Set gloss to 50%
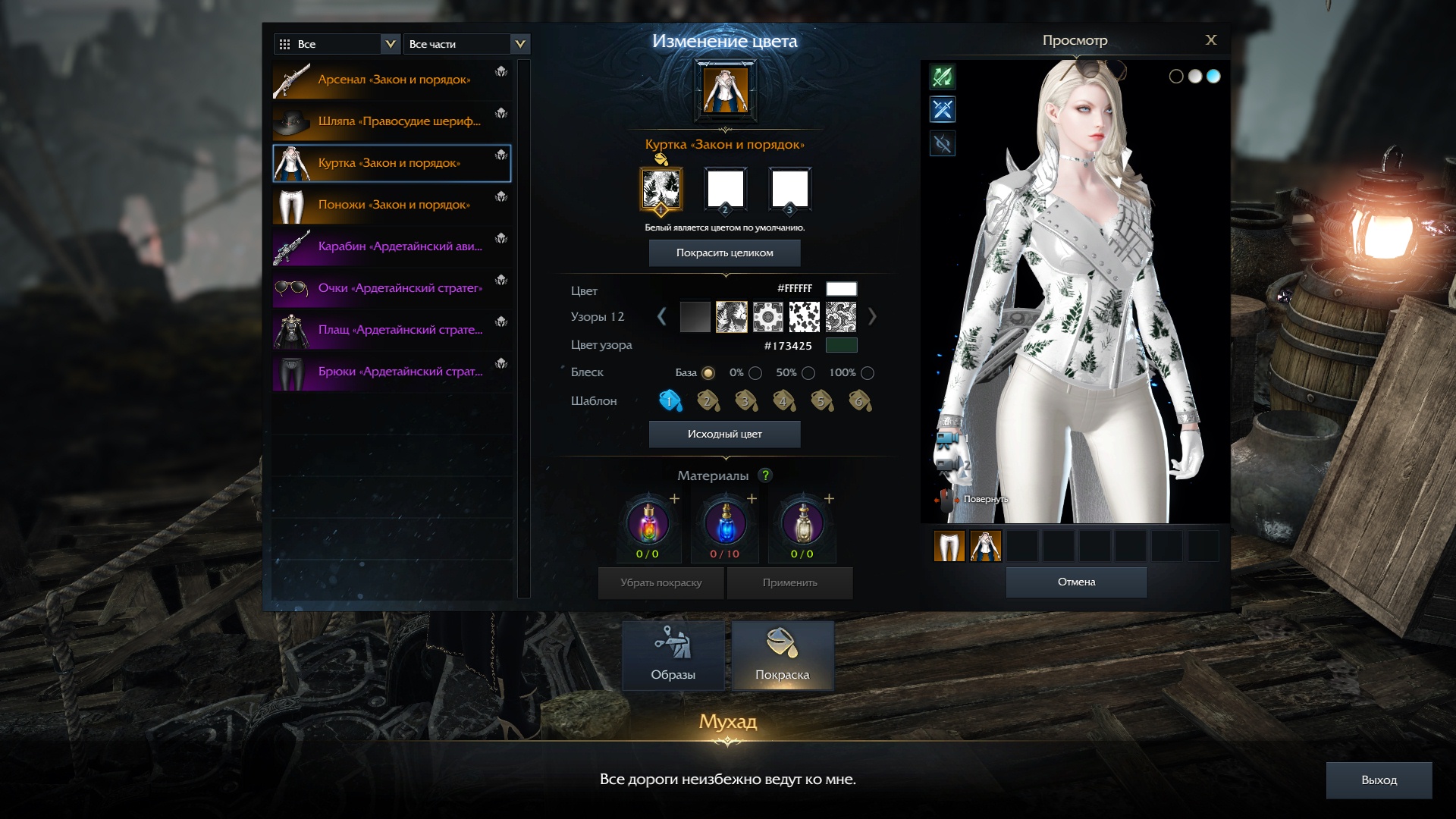Screen dimensions: 1456x819 [x=808, y=373]
